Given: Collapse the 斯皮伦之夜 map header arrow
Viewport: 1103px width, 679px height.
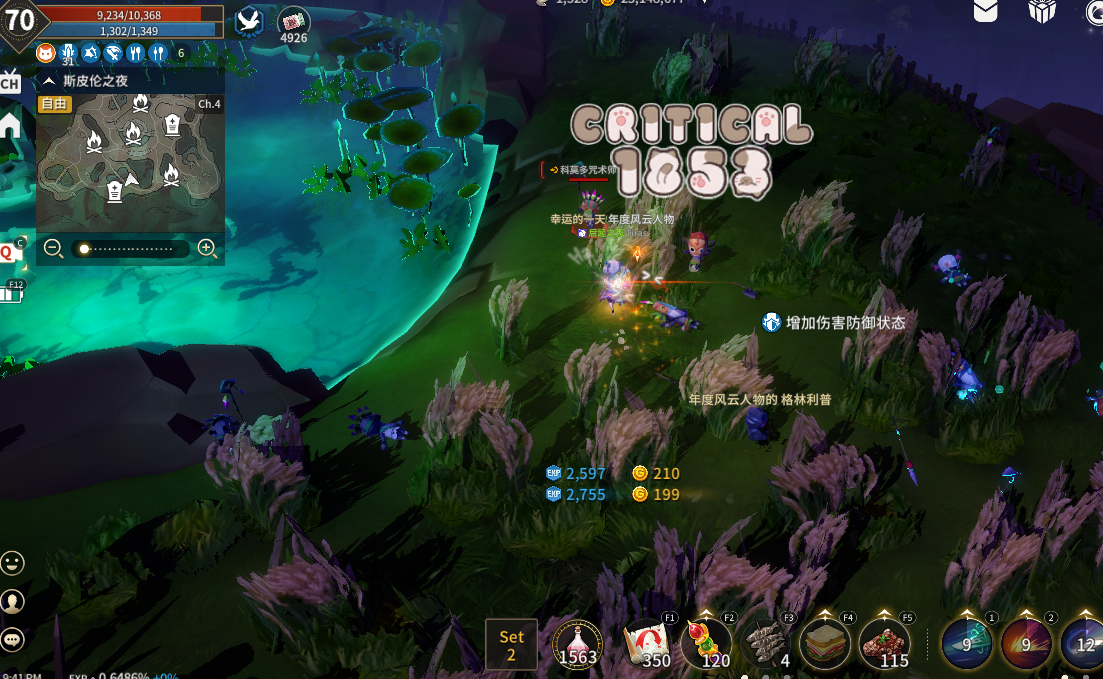Looking at the screenshot, I should tap(49, 81).
